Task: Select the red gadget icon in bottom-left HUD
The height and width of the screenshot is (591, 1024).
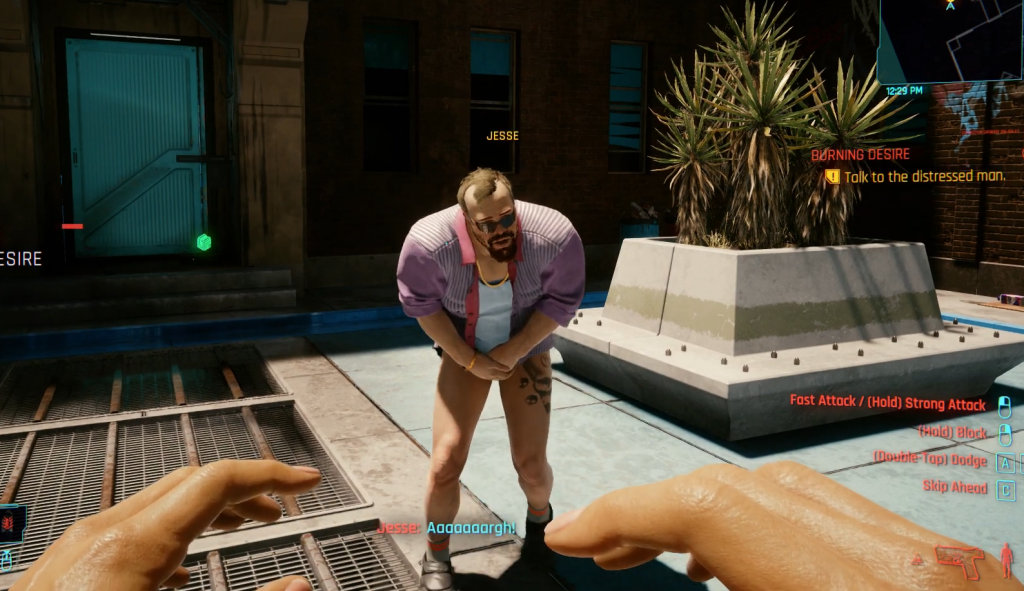Action: (x=11, y=524)
